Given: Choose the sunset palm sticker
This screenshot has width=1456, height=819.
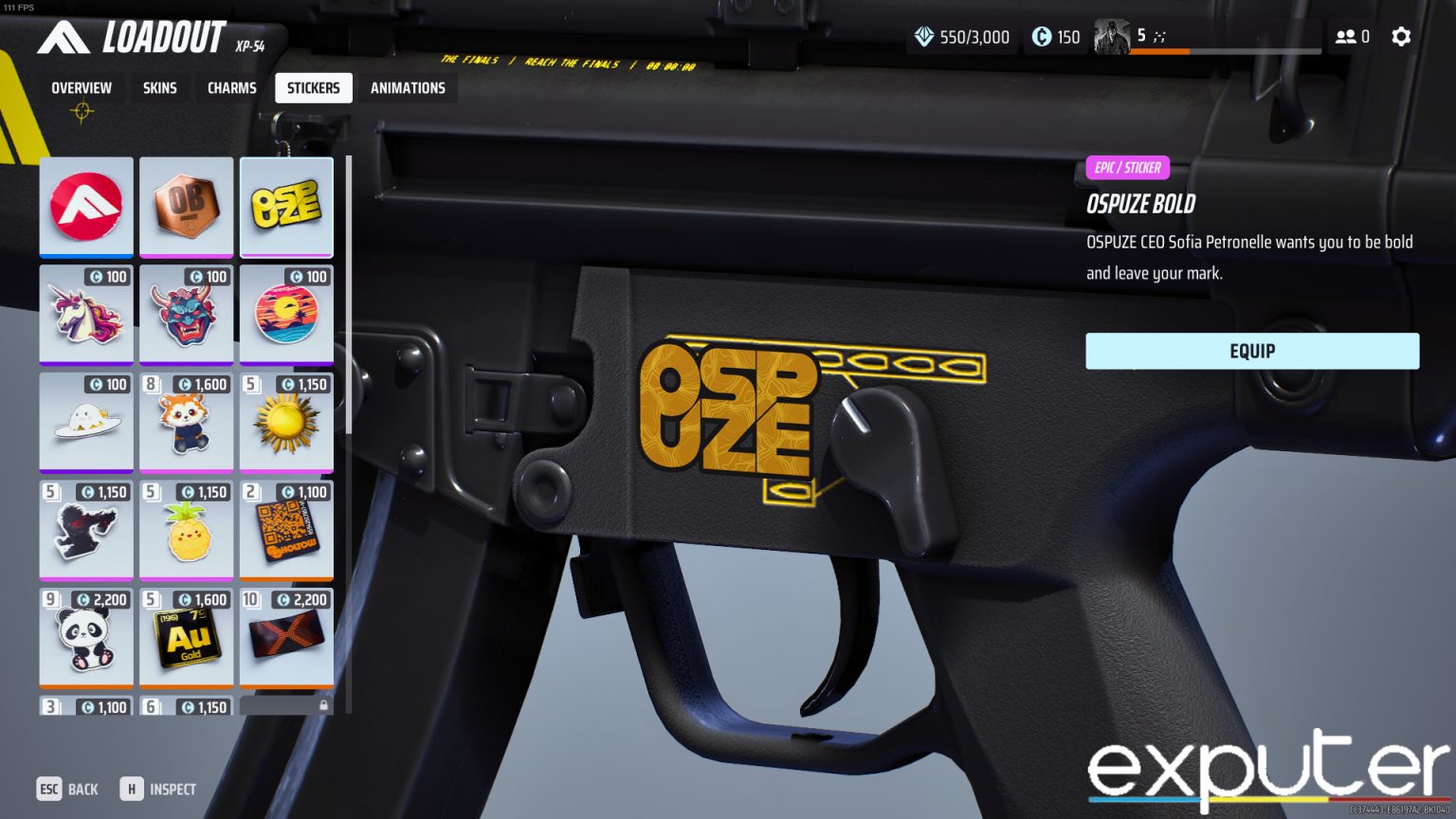Looking at the screenshot, I should coord(286,316).
